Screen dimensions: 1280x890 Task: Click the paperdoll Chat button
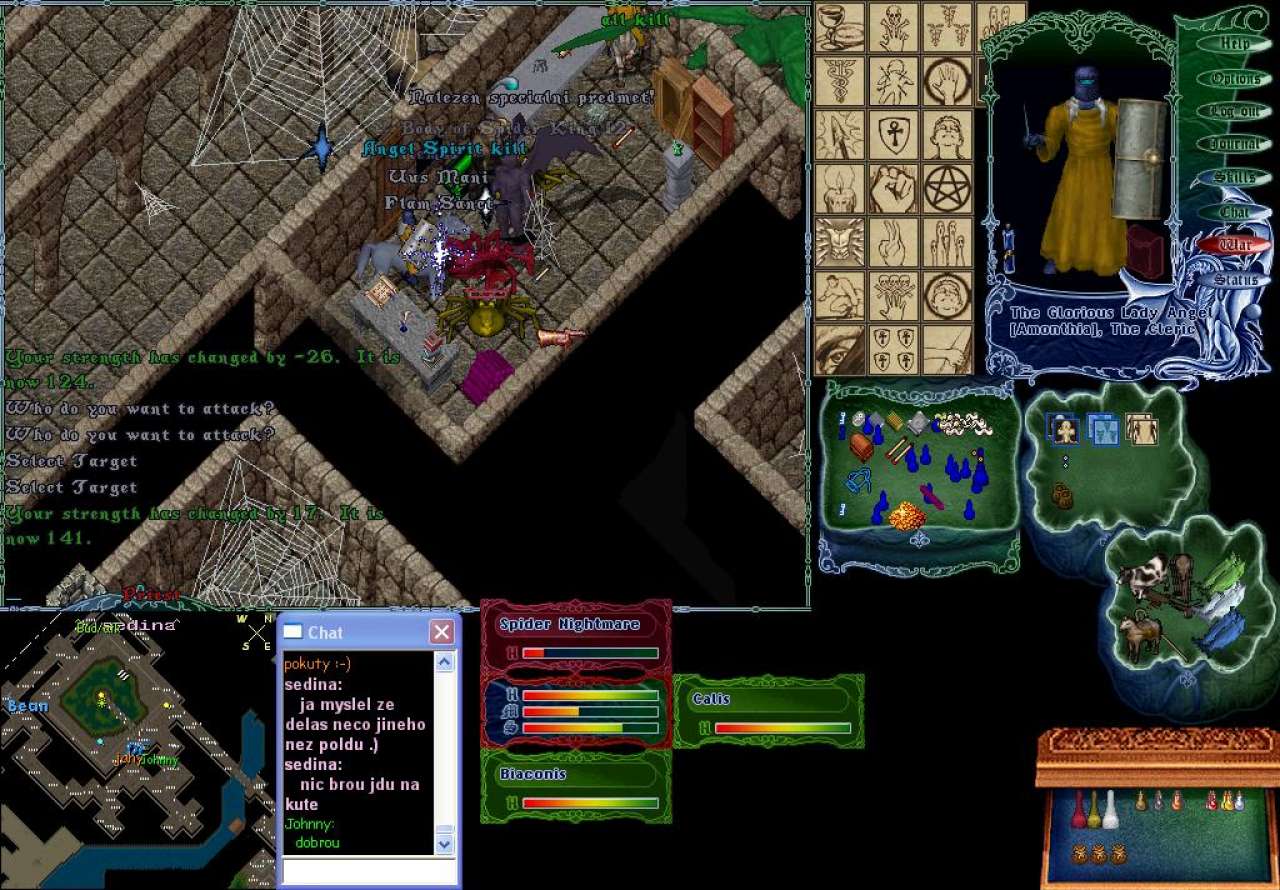tap(1236, 211)
